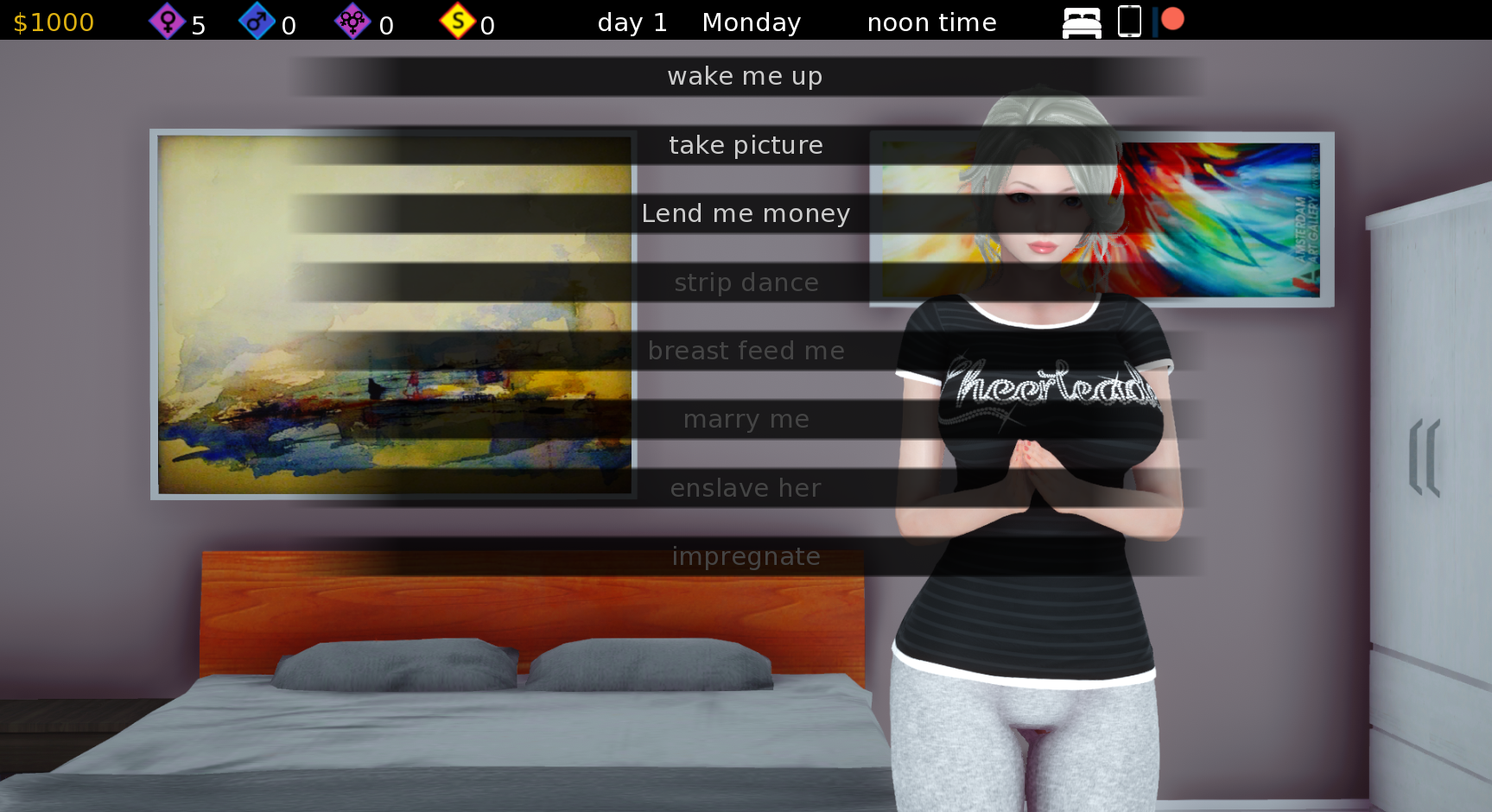Choose the greyed "strip dance" entry
The height and width of the screenshot is (812, 1492).
(x=746, y=282)
